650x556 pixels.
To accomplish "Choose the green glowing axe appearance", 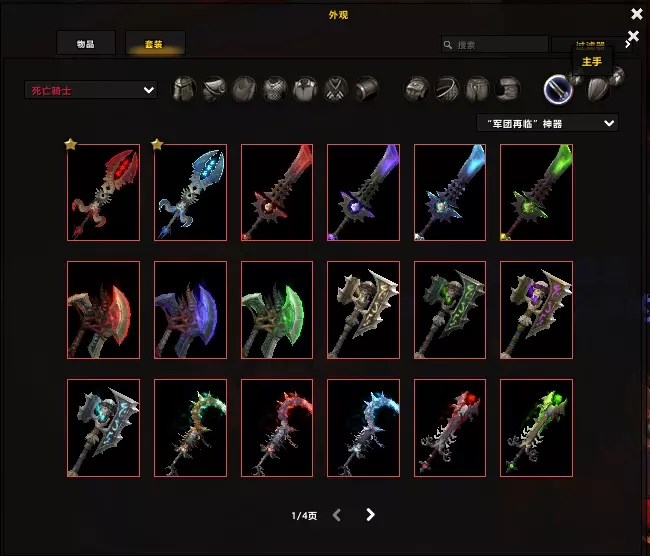I will [x=277, y=310].
